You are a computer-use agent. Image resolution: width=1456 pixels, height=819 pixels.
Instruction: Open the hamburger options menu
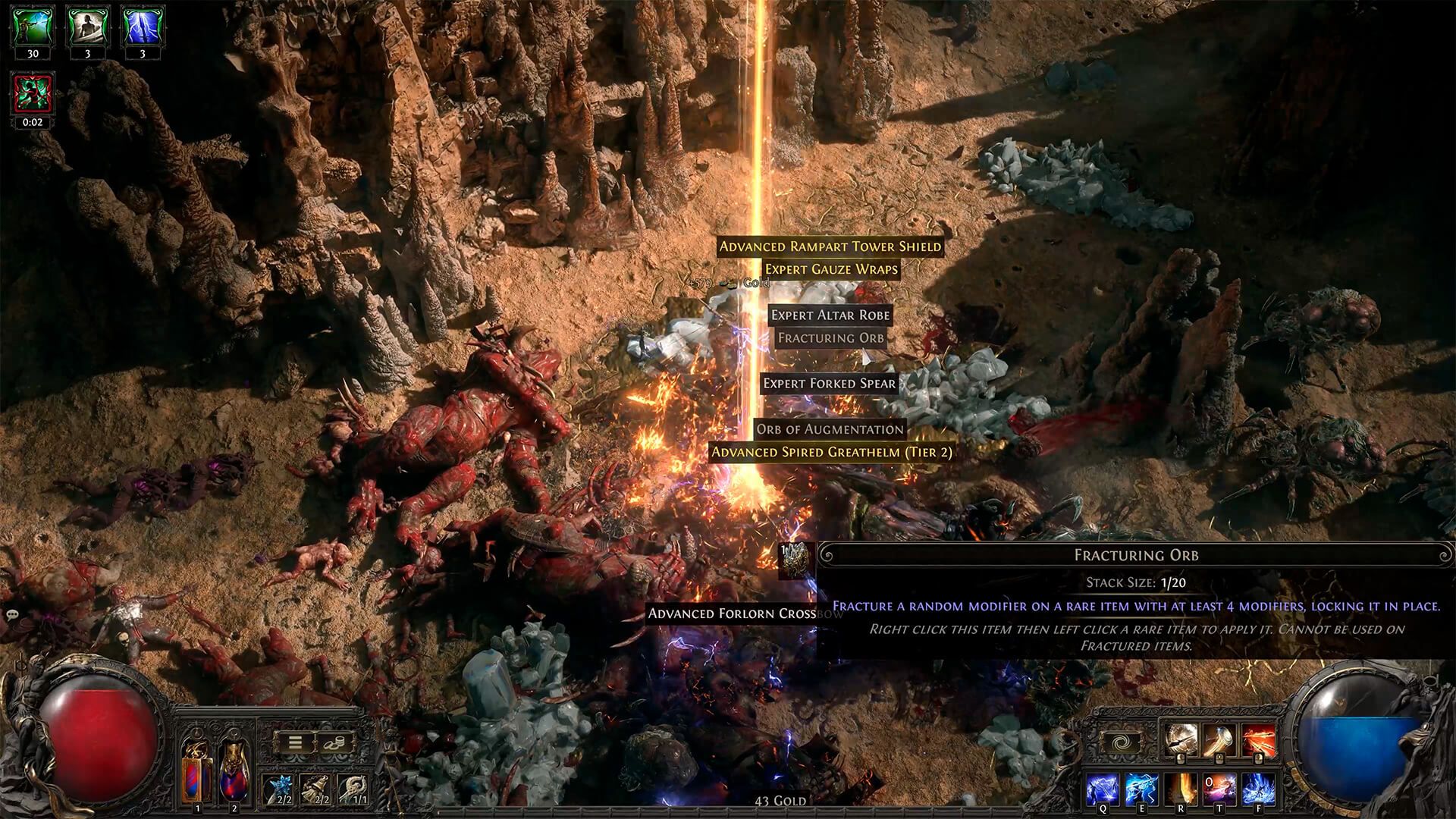pos(295,742)
